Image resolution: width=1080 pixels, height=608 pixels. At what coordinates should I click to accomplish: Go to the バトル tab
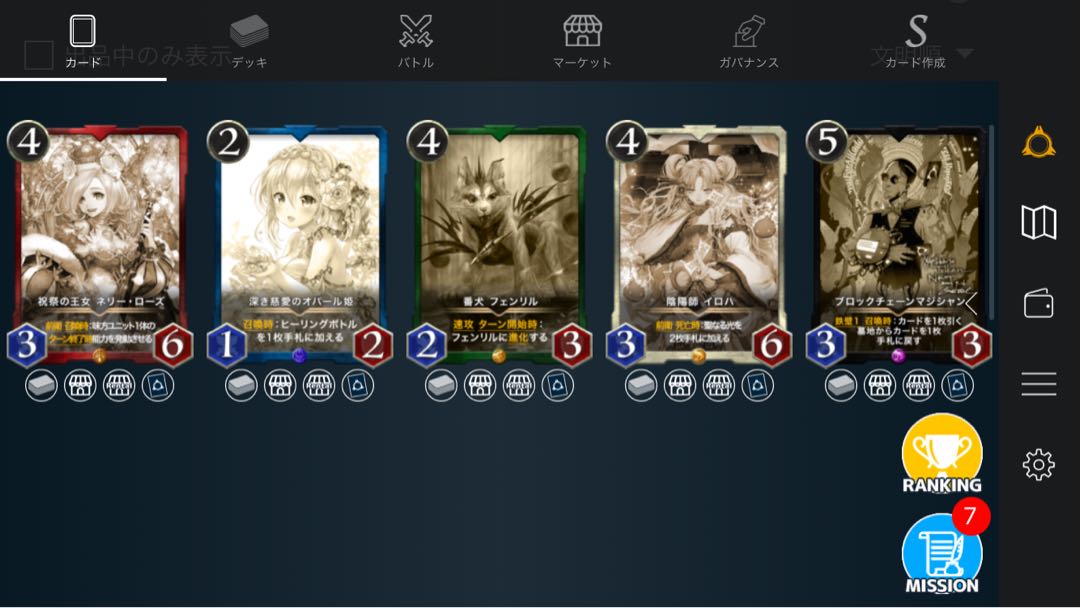click(415, 41)
